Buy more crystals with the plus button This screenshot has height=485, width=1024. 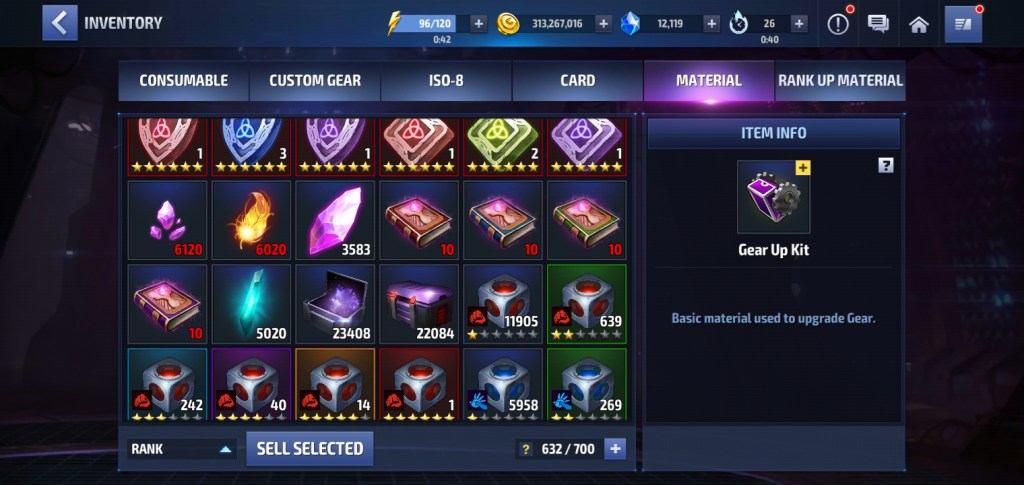pos(711,24)
